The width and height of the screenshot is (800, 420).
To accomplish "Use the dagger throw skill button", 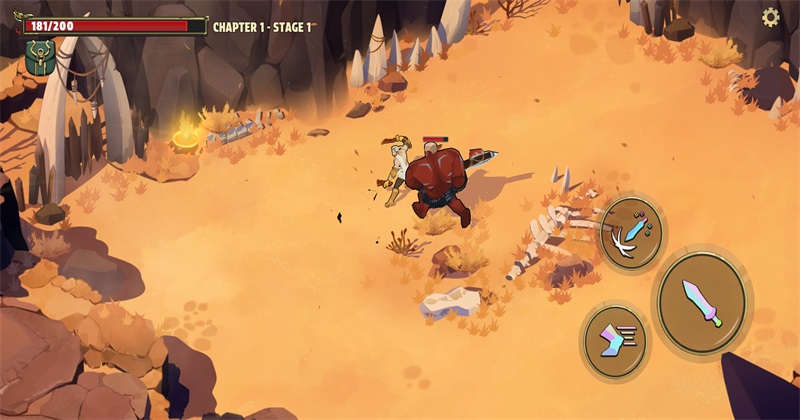I will click(x=632, y=234).
